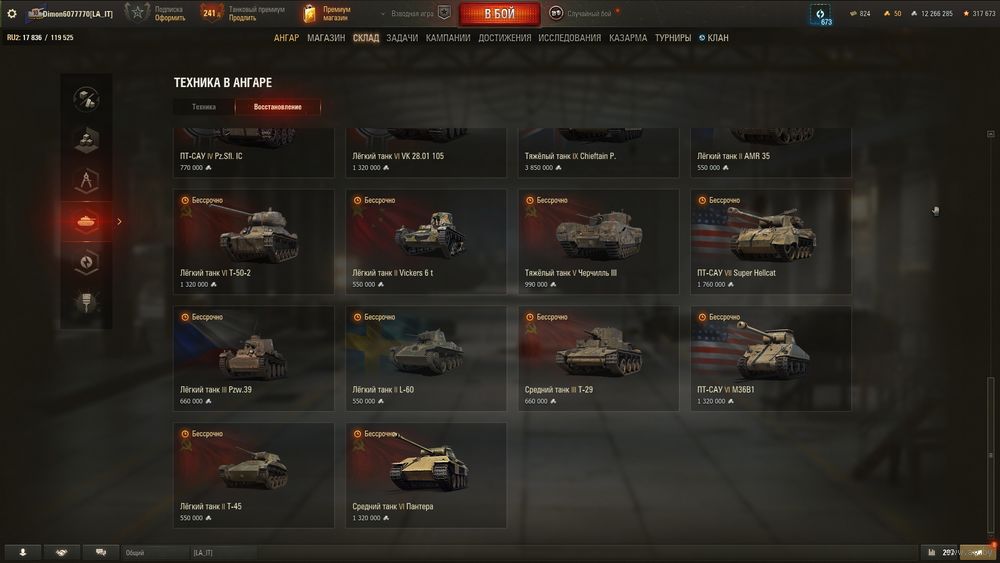Open the ИССЛЕДОВАНИЯ menu

(570, 38)
